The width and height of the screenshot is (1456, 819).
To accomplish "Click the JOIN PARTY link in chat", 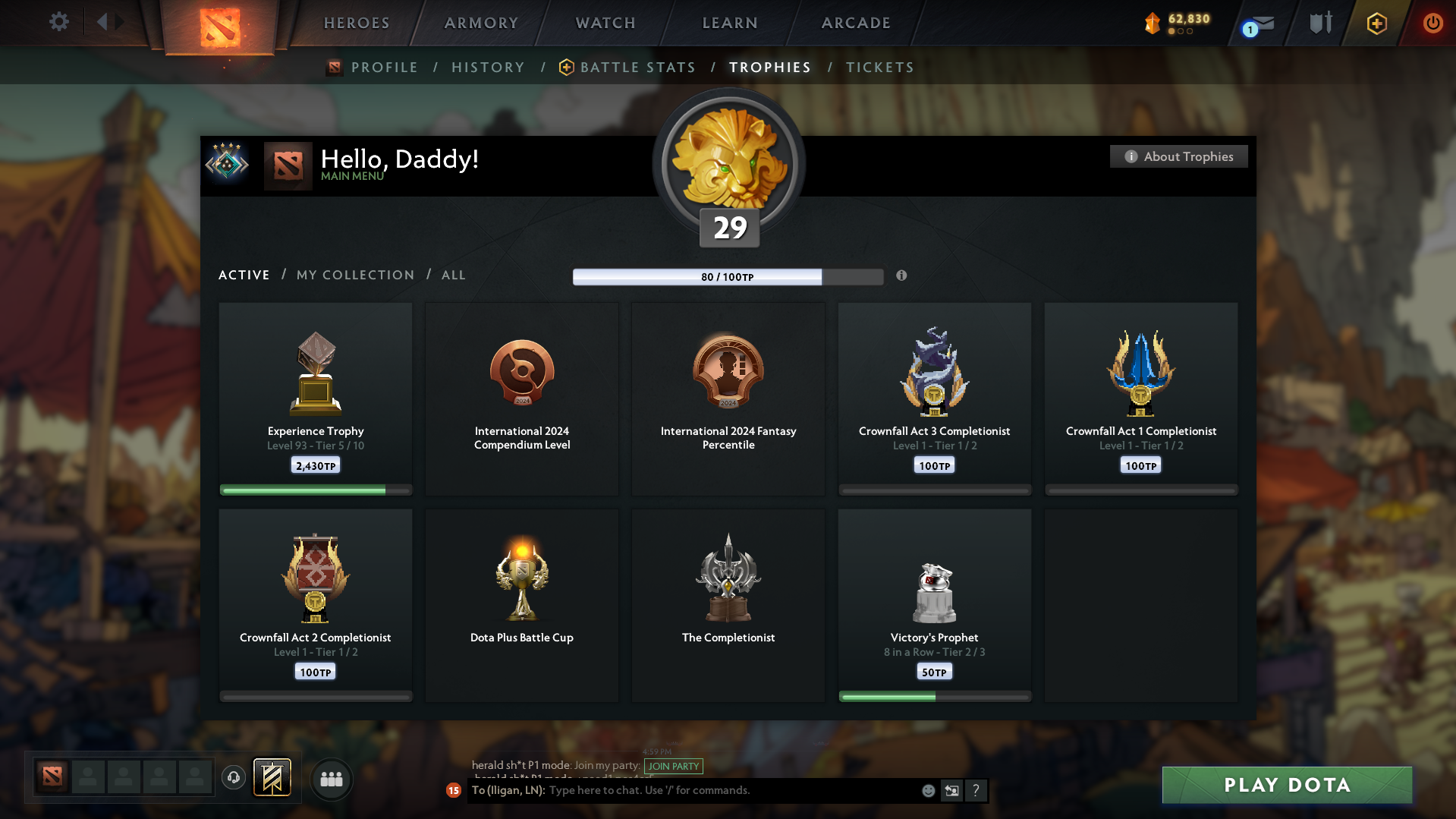I will [x=673, y=767].
